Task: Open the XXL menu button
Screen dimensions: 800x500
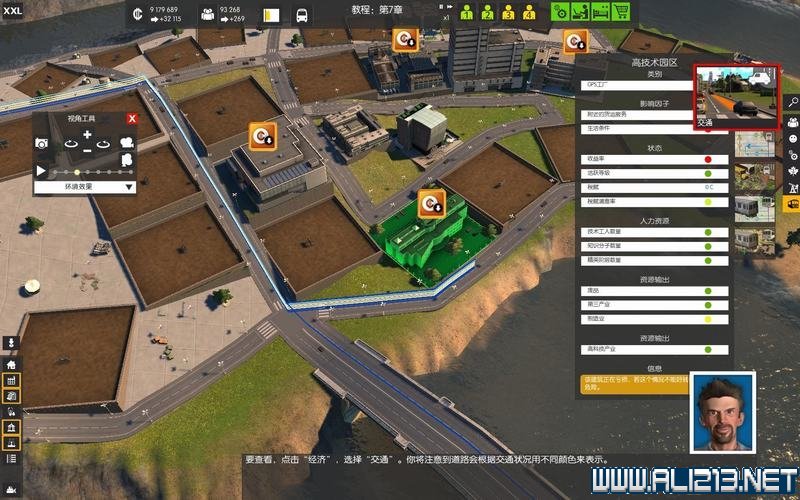Action: (13, 10)
